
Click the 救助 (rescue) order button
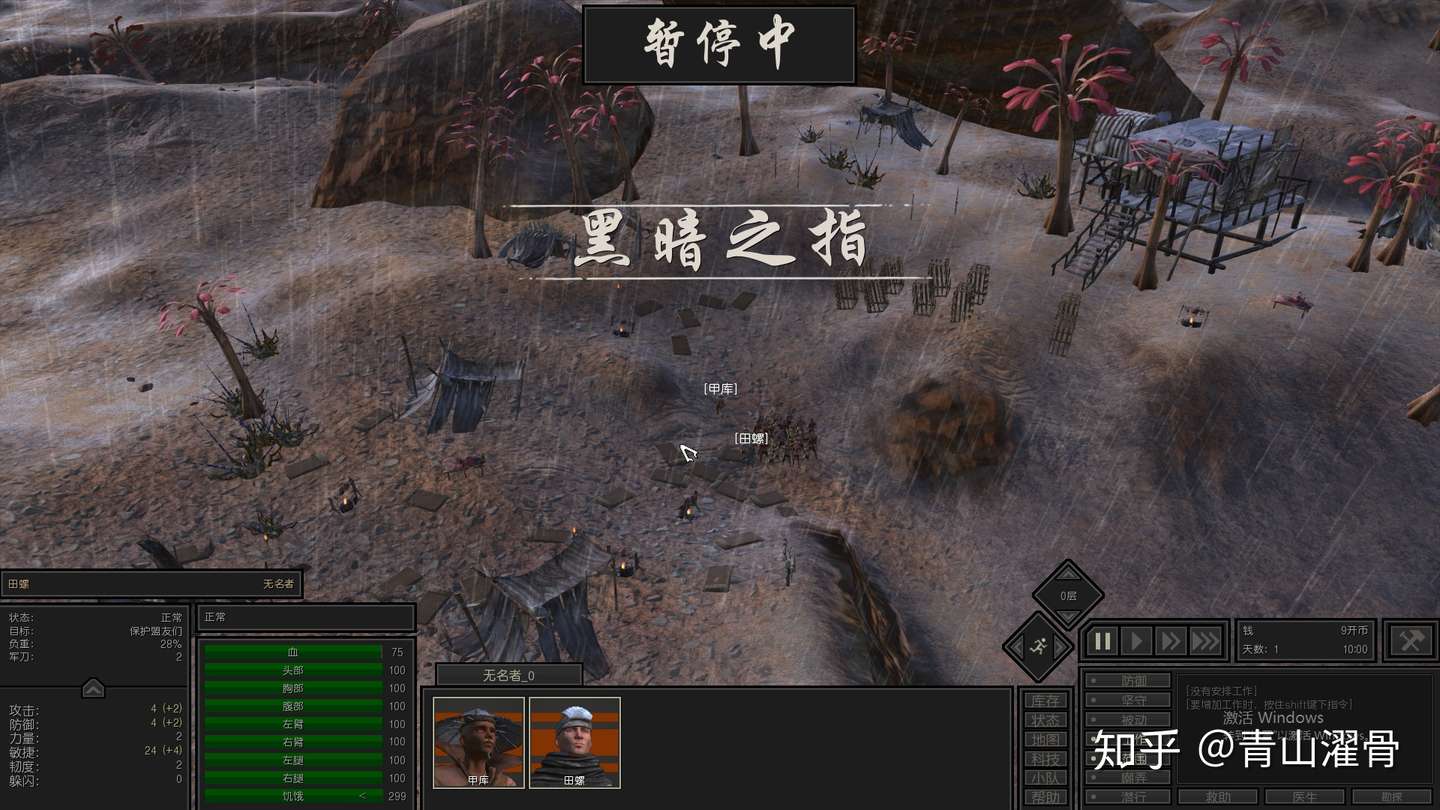point(1218,796)
